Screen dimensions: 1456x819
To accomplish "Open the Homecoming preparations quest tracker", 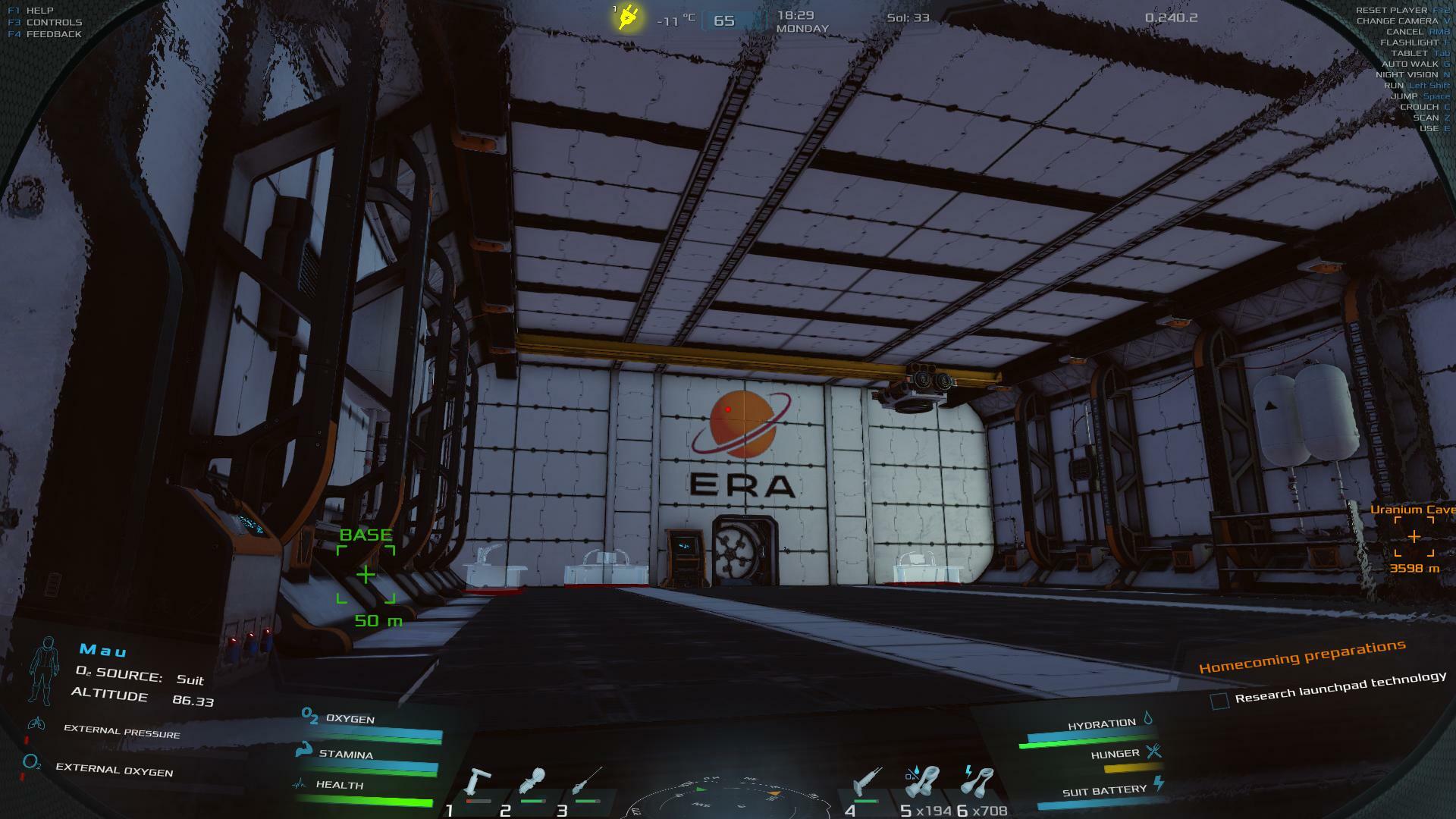I will (x=1301, y=656).
